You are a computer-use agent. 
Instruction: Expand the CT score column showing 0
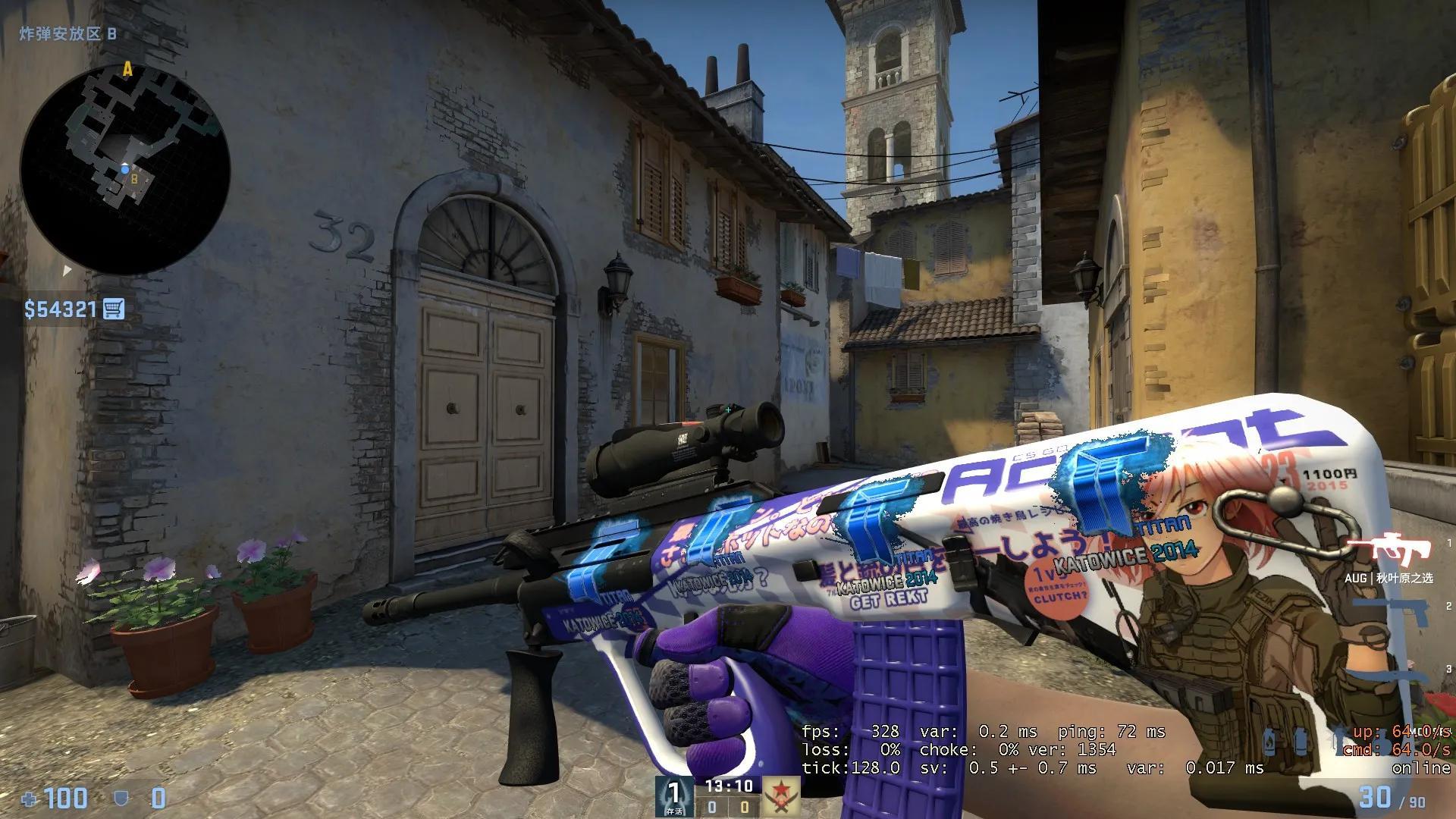[x=713, y=805]
